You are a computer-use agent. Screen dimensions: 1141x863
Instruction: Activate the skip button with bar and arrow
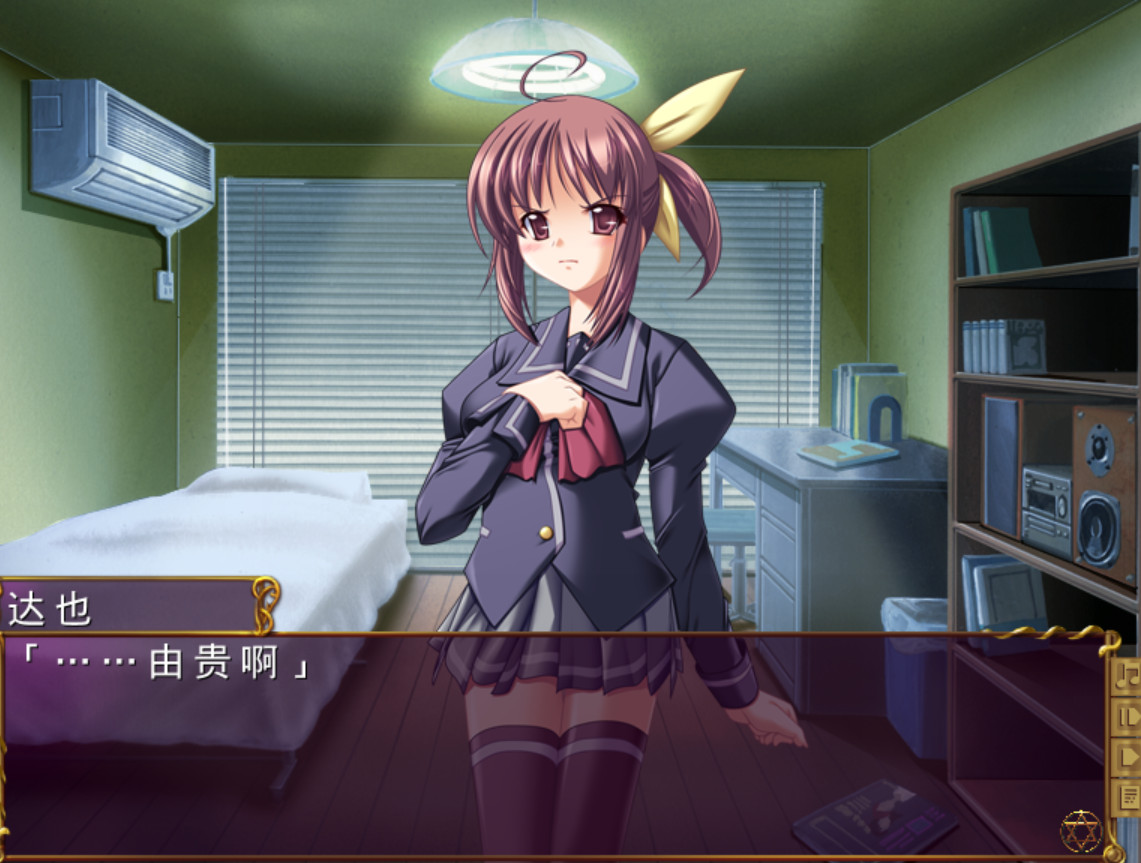1127,716
